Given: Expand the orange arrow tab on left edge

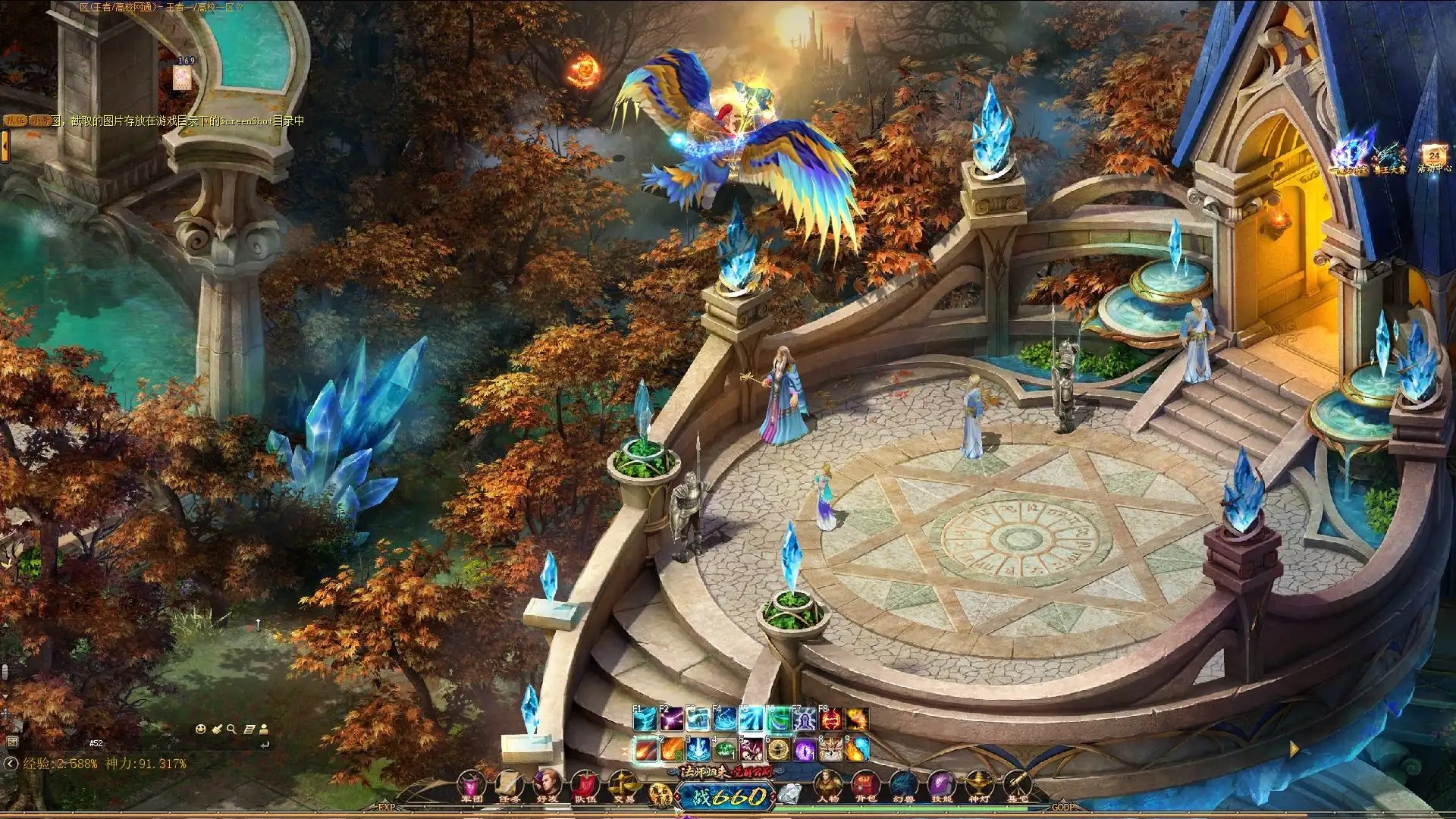Looking at the screenshot, I should [5, 146].
